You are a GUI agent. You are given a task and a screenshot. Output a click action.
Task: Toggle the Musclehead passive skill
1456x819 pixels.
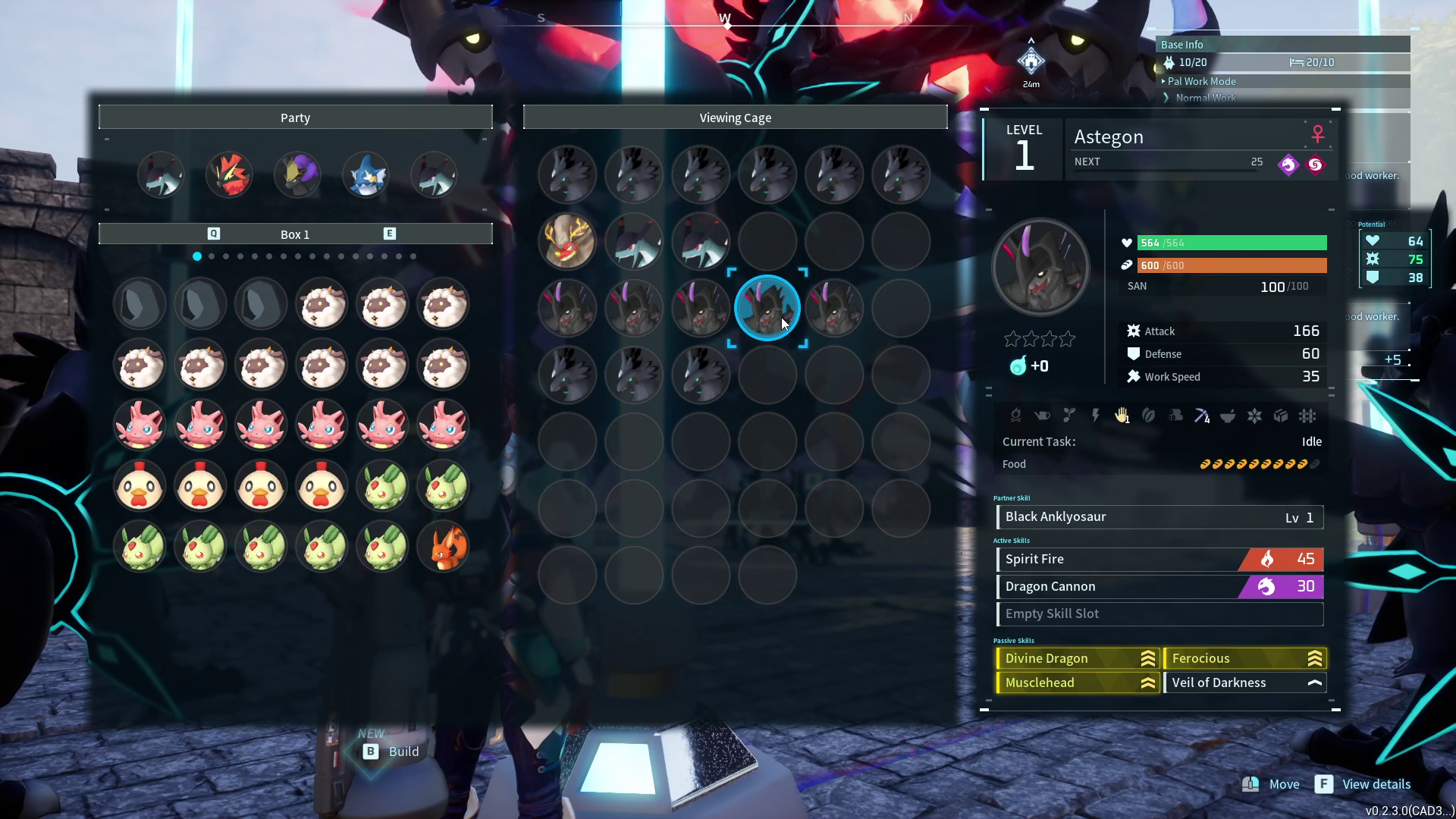tap(1078, 682)
